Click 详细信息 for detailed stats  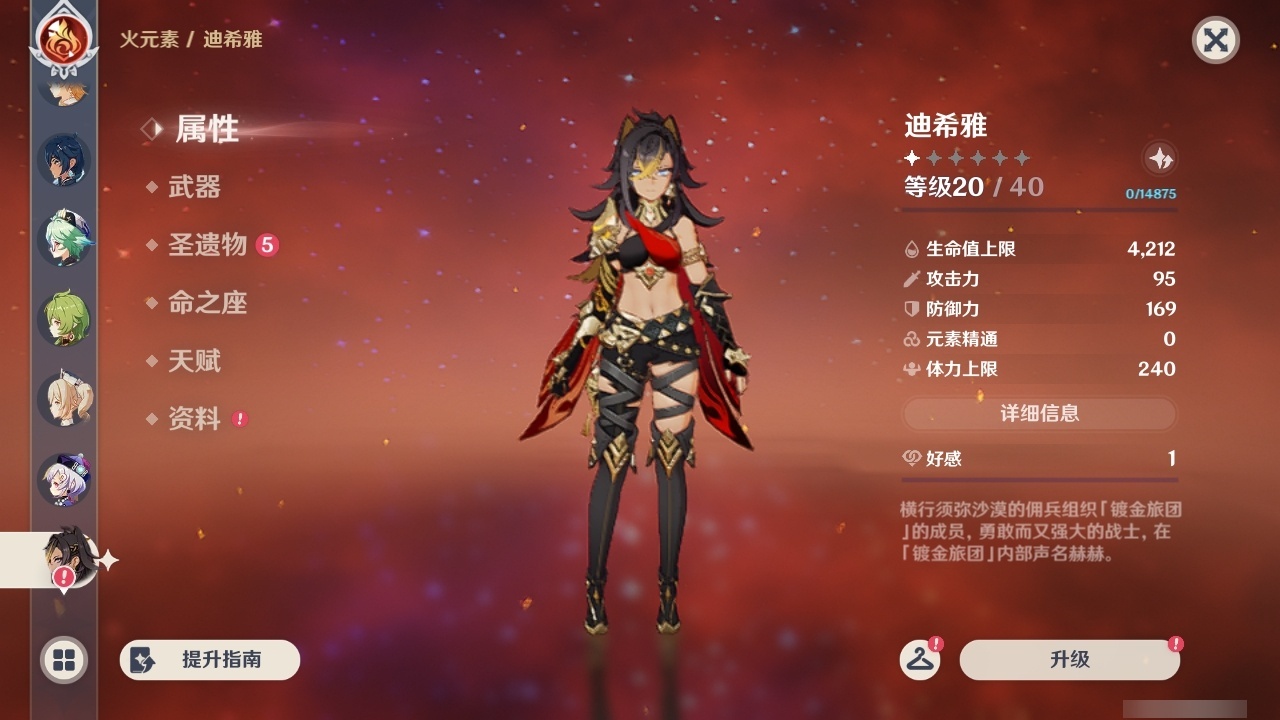[1040, 414]
